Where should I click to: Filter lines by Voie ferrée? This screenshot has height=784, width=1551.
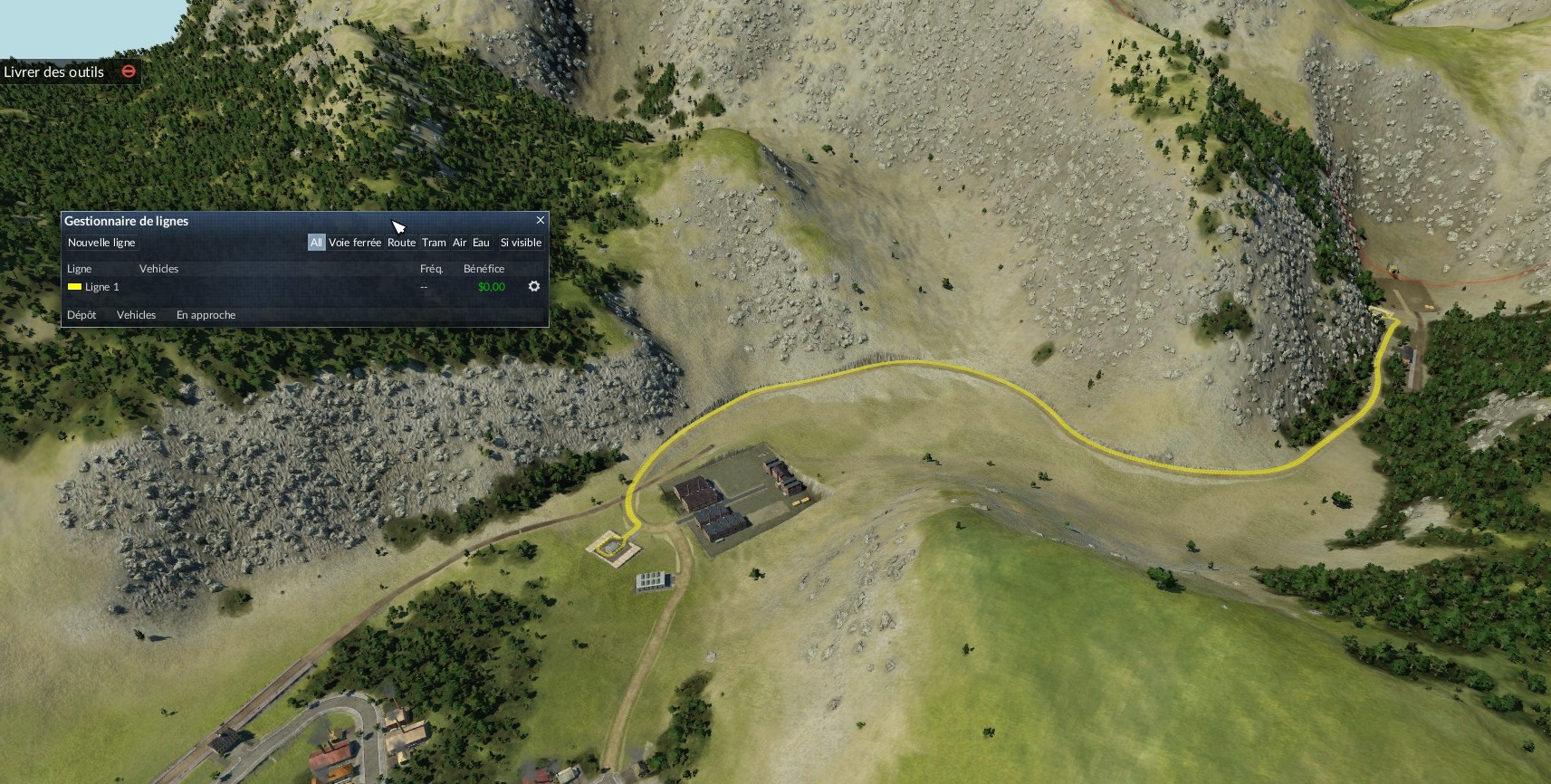coord(355,243)
